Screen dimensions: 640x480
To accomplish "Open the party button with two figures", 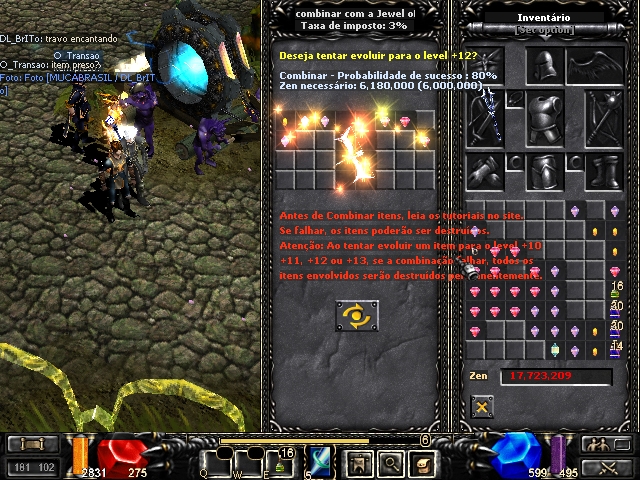I will [599, 444].
